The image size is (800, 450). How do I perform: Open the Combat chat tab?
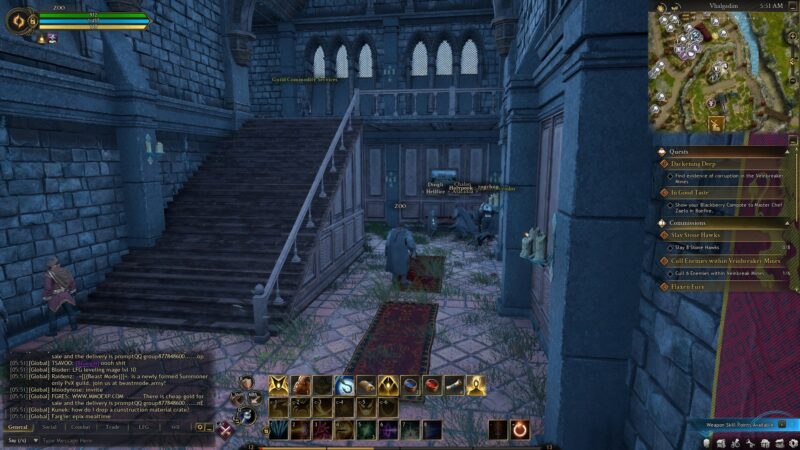[80, 427]
